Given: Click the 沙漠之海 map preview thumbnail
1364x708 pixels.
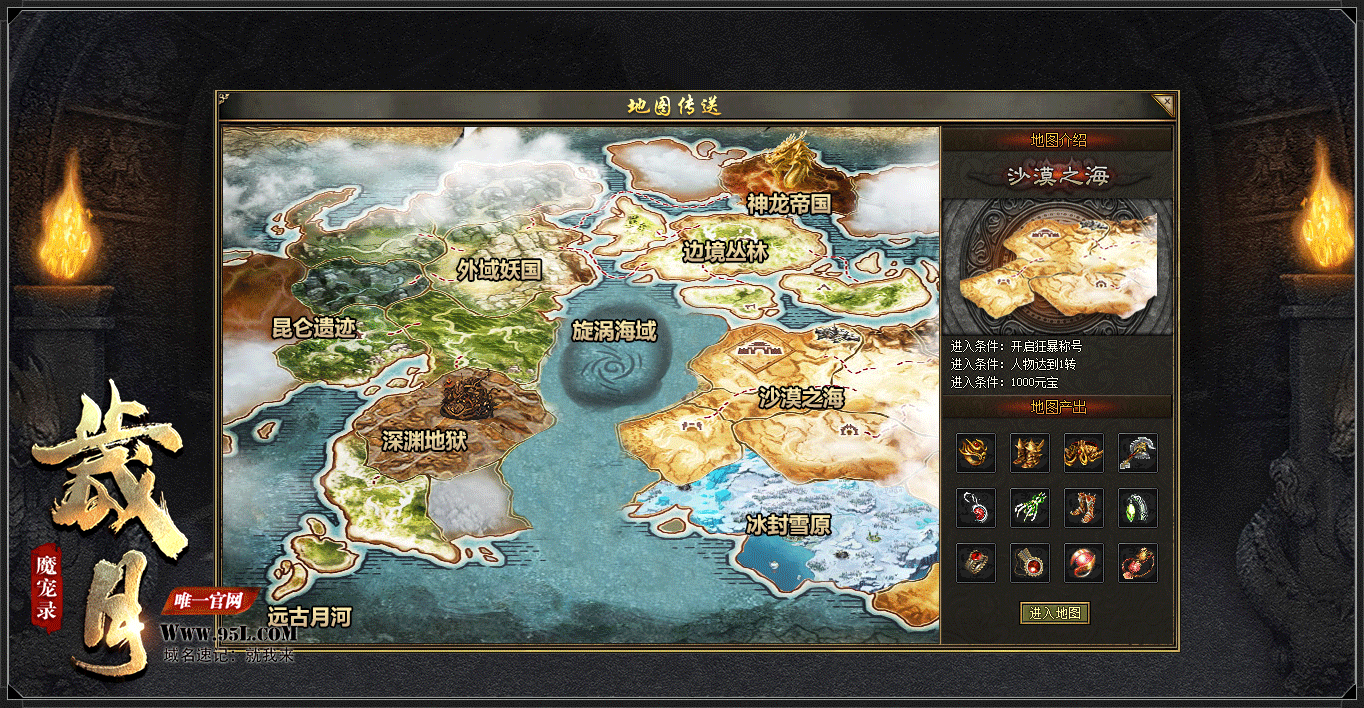Looking at the screenshot, I should (1057, 265).
